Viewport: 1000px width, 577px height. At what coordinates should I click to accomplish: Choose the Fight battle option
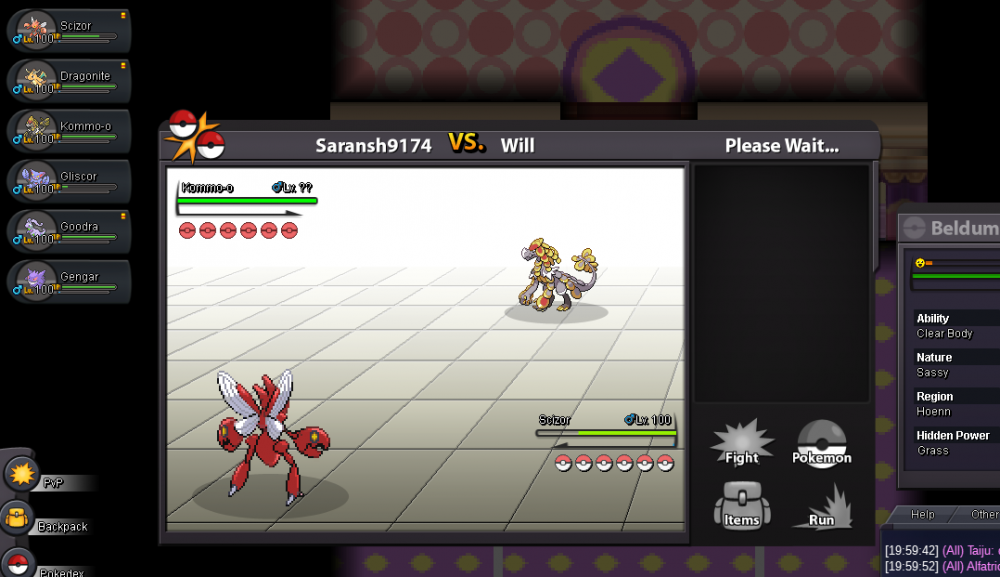741,444
